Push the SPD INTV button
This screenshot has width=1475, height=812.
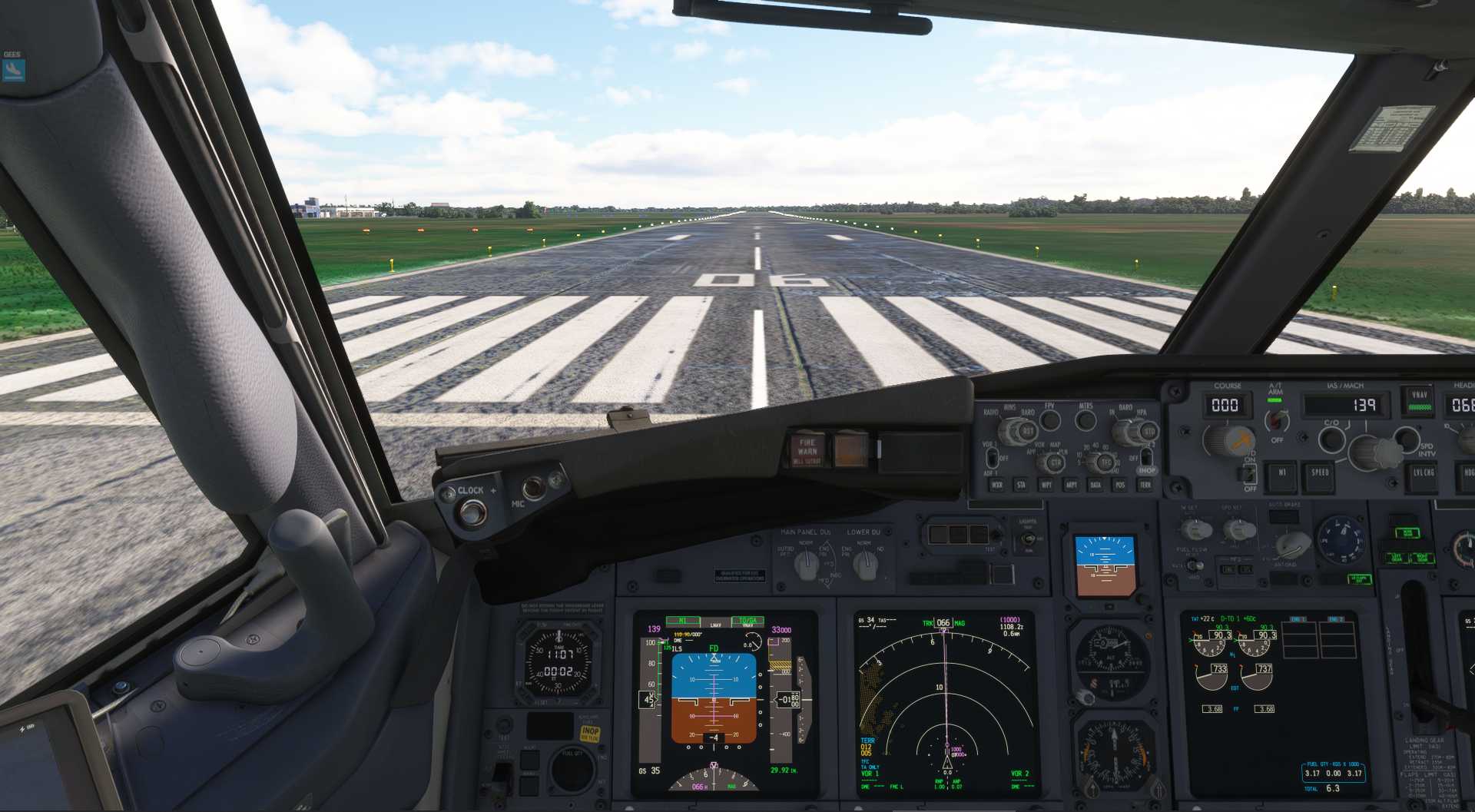(1407, 439)
